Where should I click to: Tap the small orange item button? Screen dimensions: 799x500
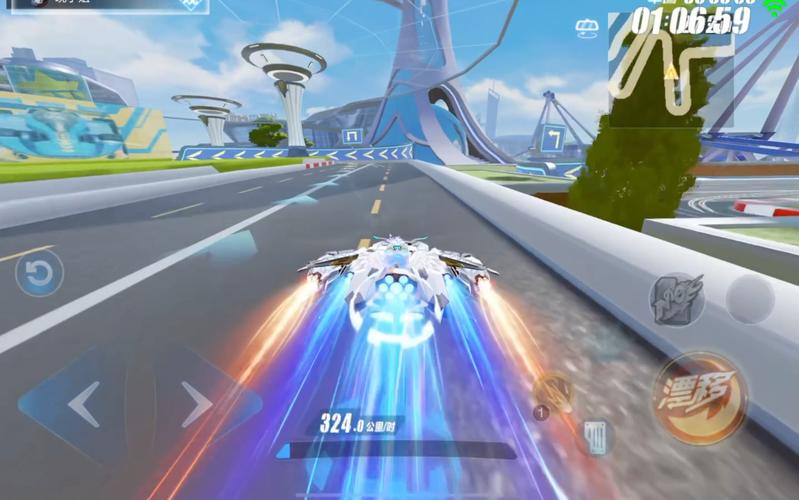pyautogui.click(x=551, y=393)
